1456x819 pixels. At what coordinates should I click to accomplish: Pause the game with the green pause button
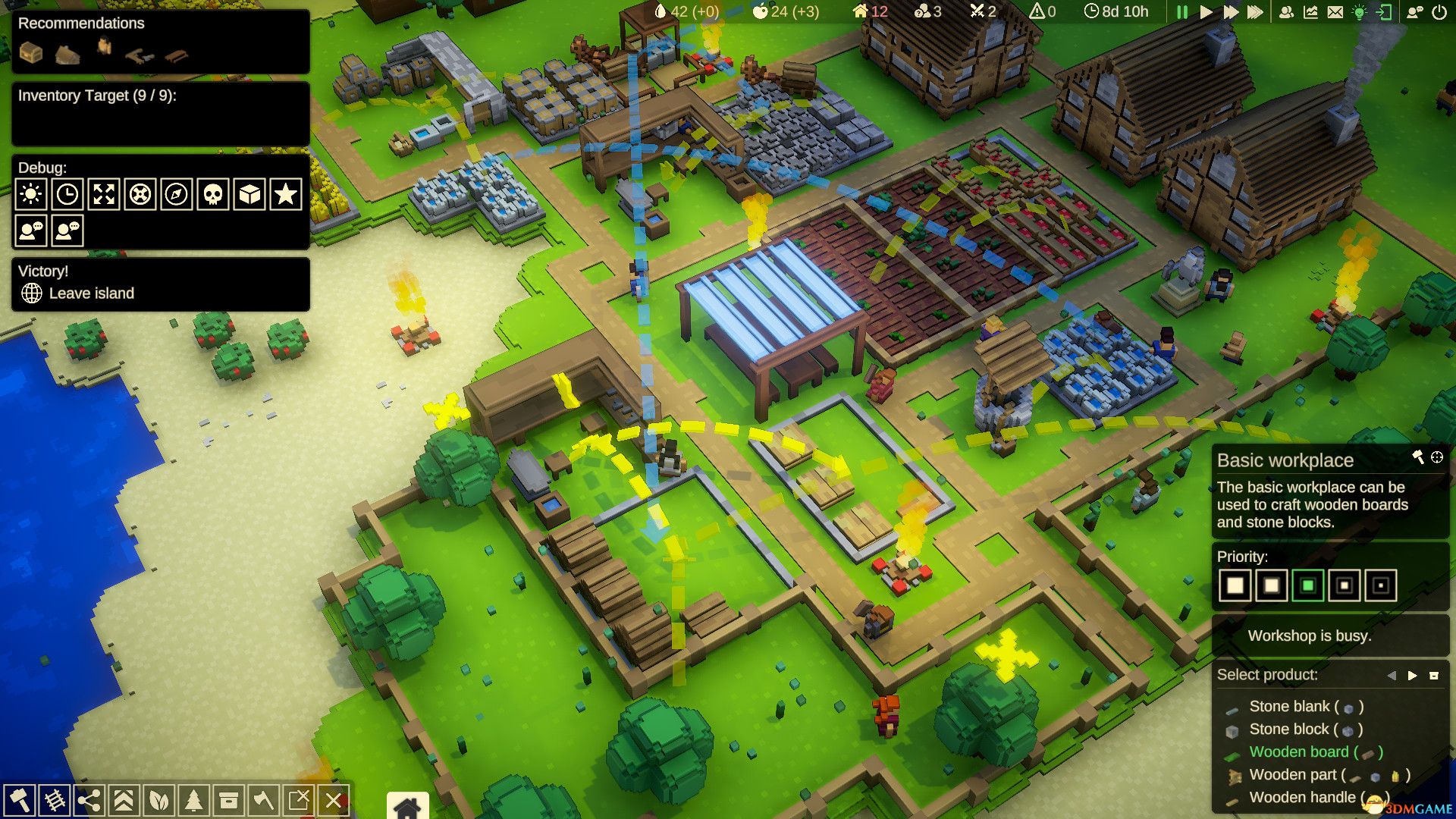coord(1181,12)
